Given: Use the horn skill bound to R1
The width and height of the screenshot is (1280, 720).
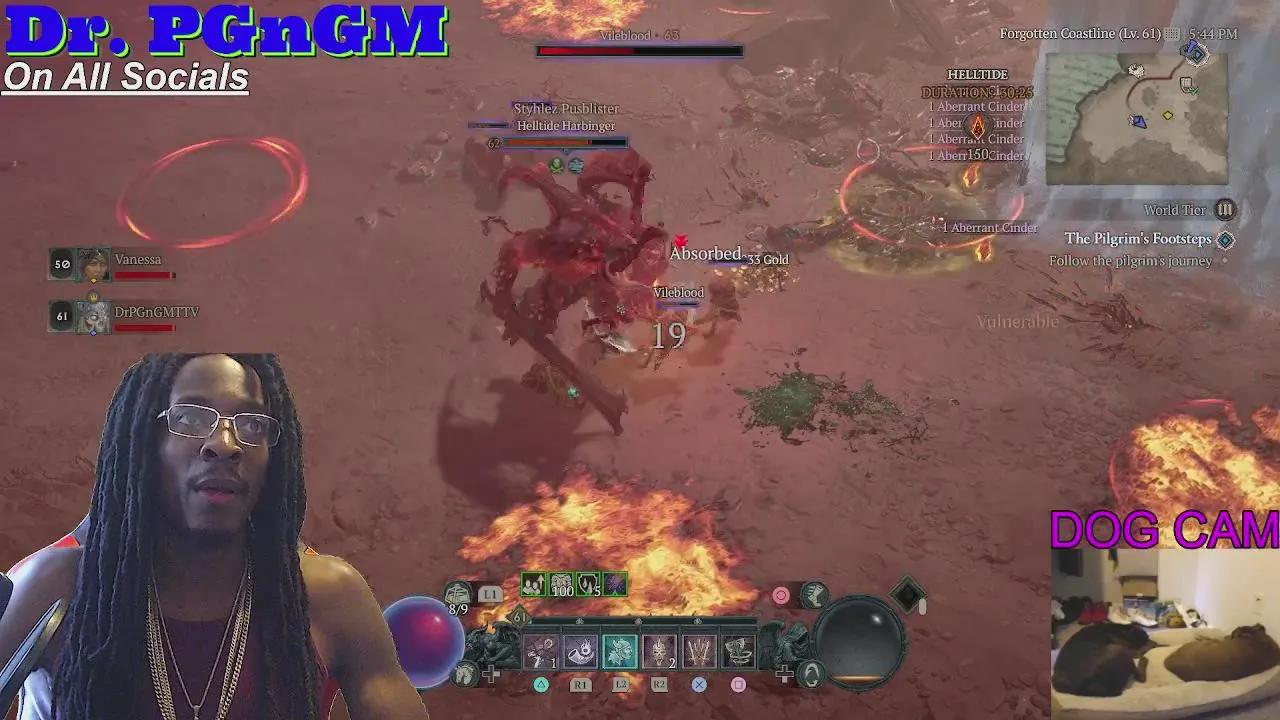Looking at the screenshot, I should click(581, 651).
